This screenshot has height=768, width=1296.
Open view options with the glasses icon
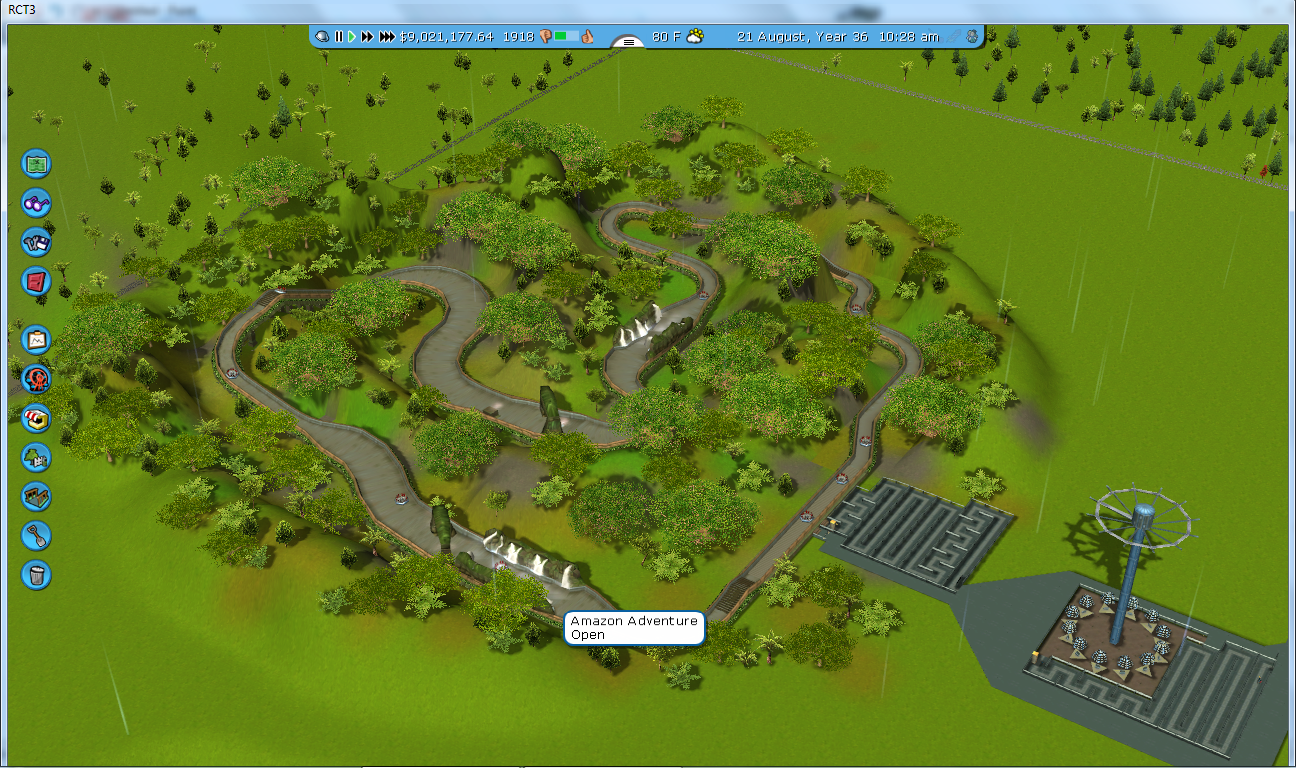tap(37, 203)
